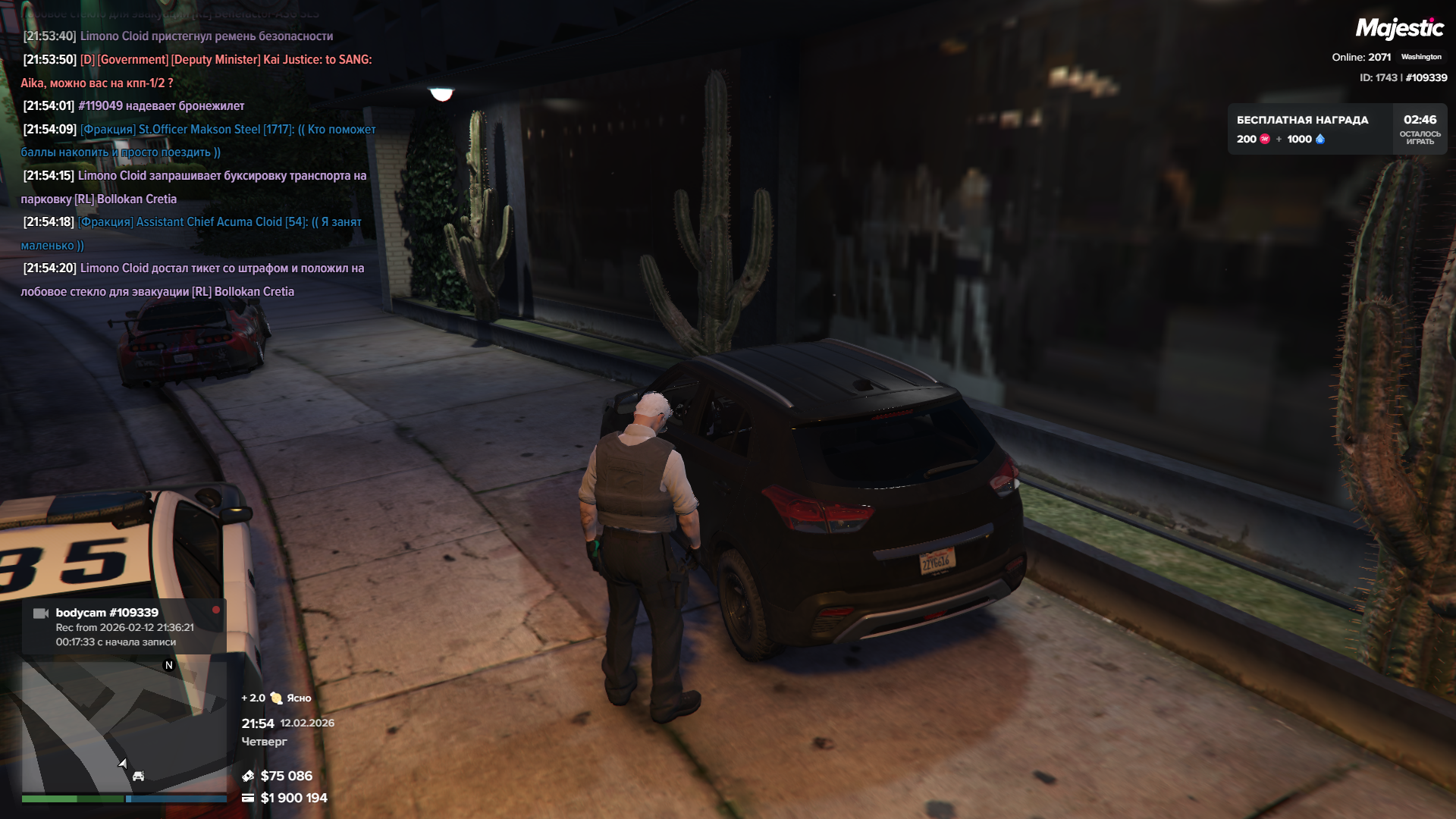Click the police car marker on minimap

coord(138,776)
